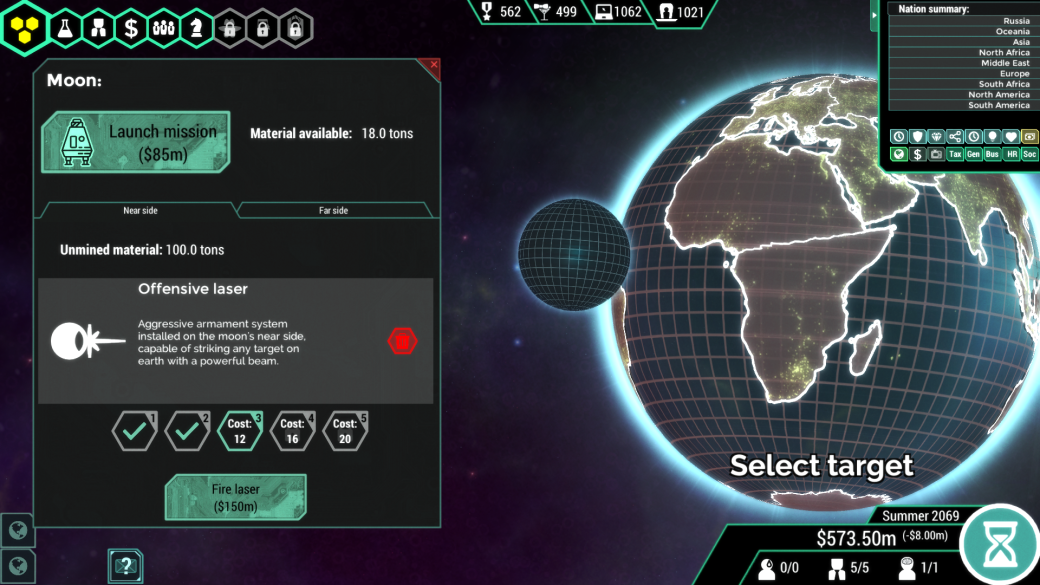Fire the $150m offensive laser
The height and width of the screenshot is (585, 1040).
[235, 498]
